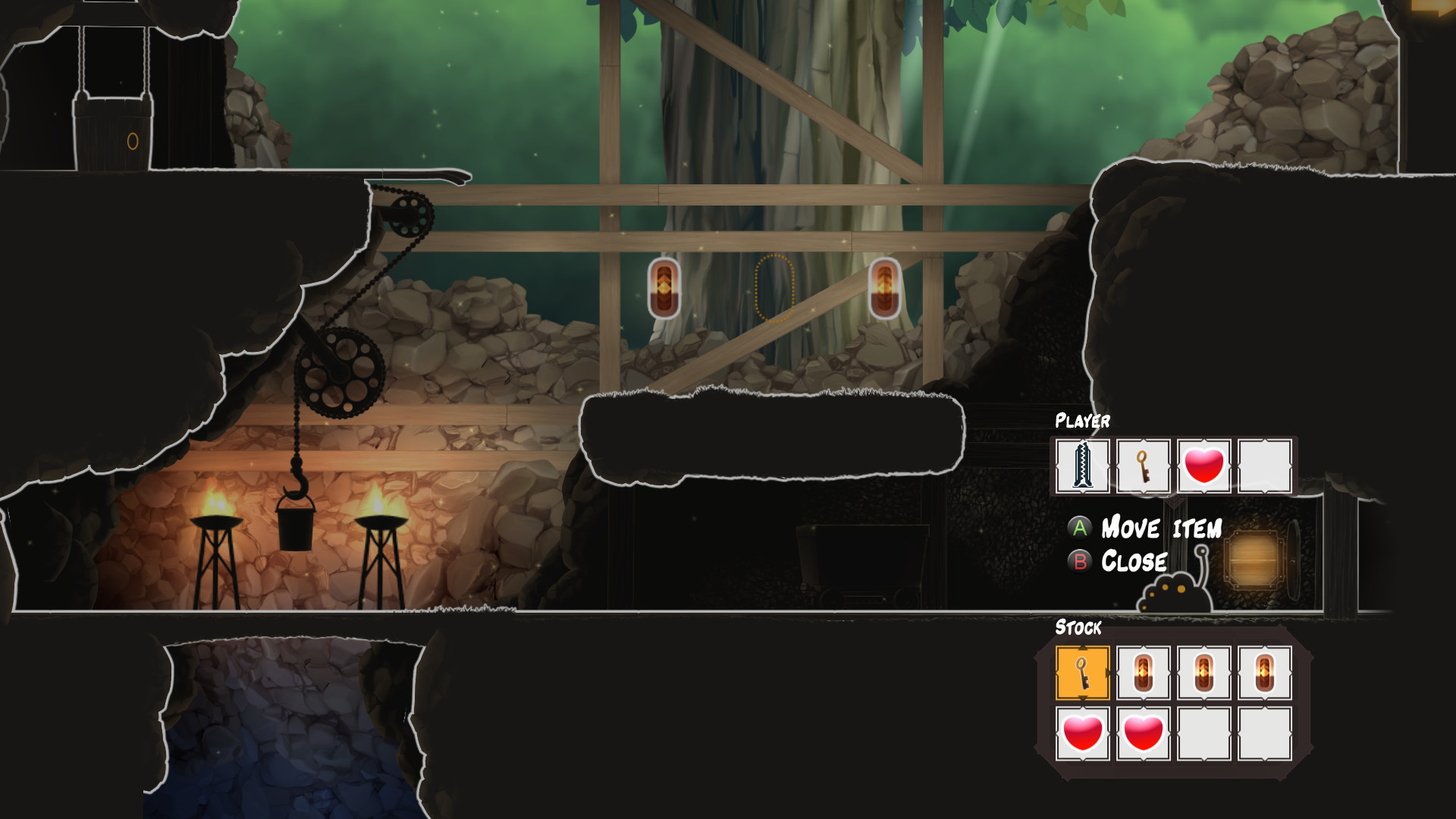Select the first heart in the Stock grid
Screen dimensions: 1456x819
tap(1082, 733)
